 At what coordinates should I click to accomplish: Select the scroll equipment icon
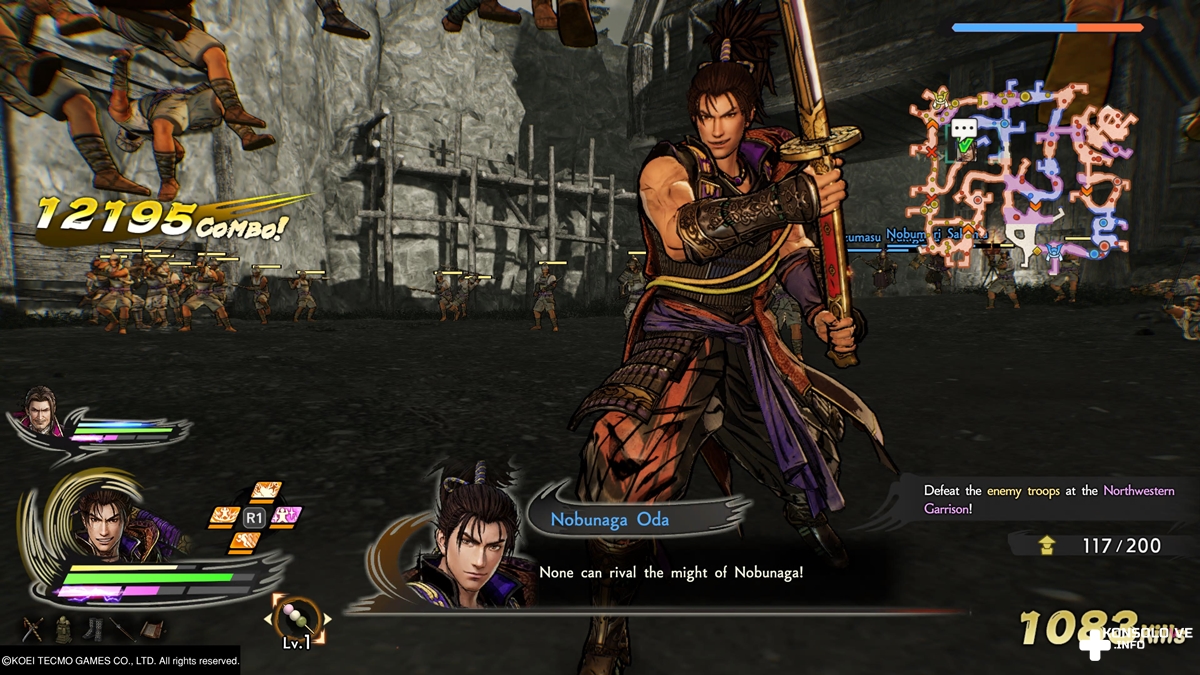coord(150,629)
